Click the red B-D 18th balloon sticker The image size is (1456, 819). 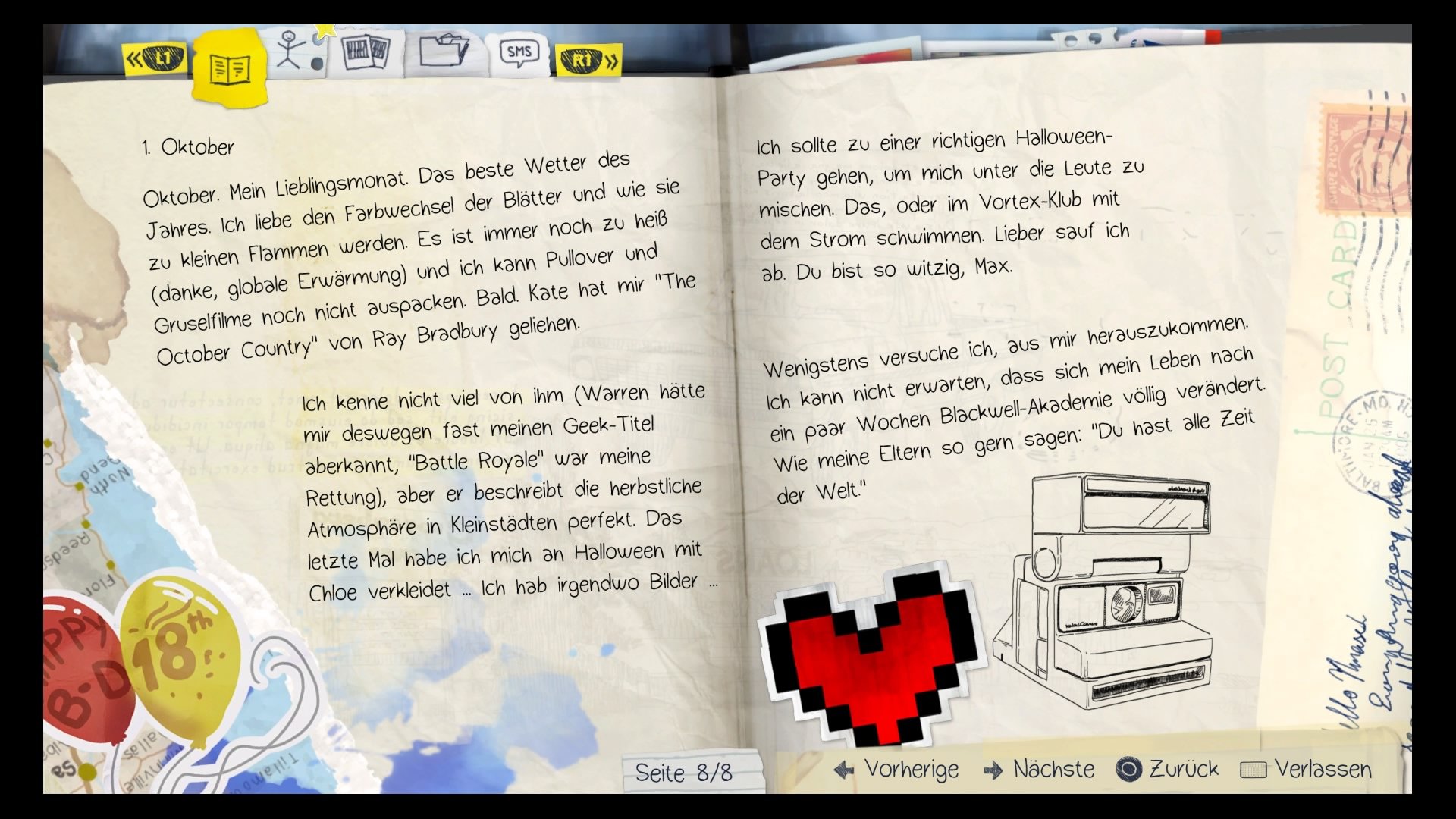pyautogui.click(x=83, y=667)
